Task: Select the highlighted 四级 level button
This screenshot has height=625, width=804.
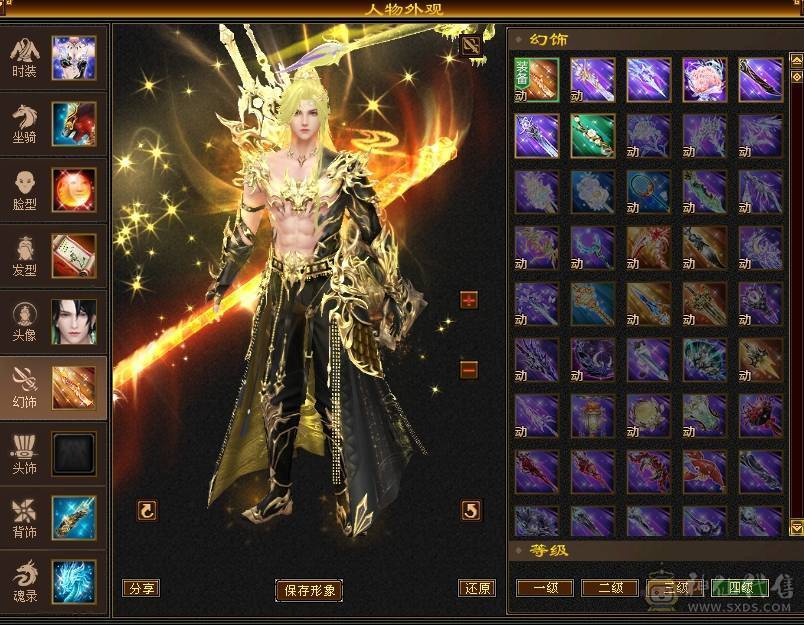Action: coord(740,588)
